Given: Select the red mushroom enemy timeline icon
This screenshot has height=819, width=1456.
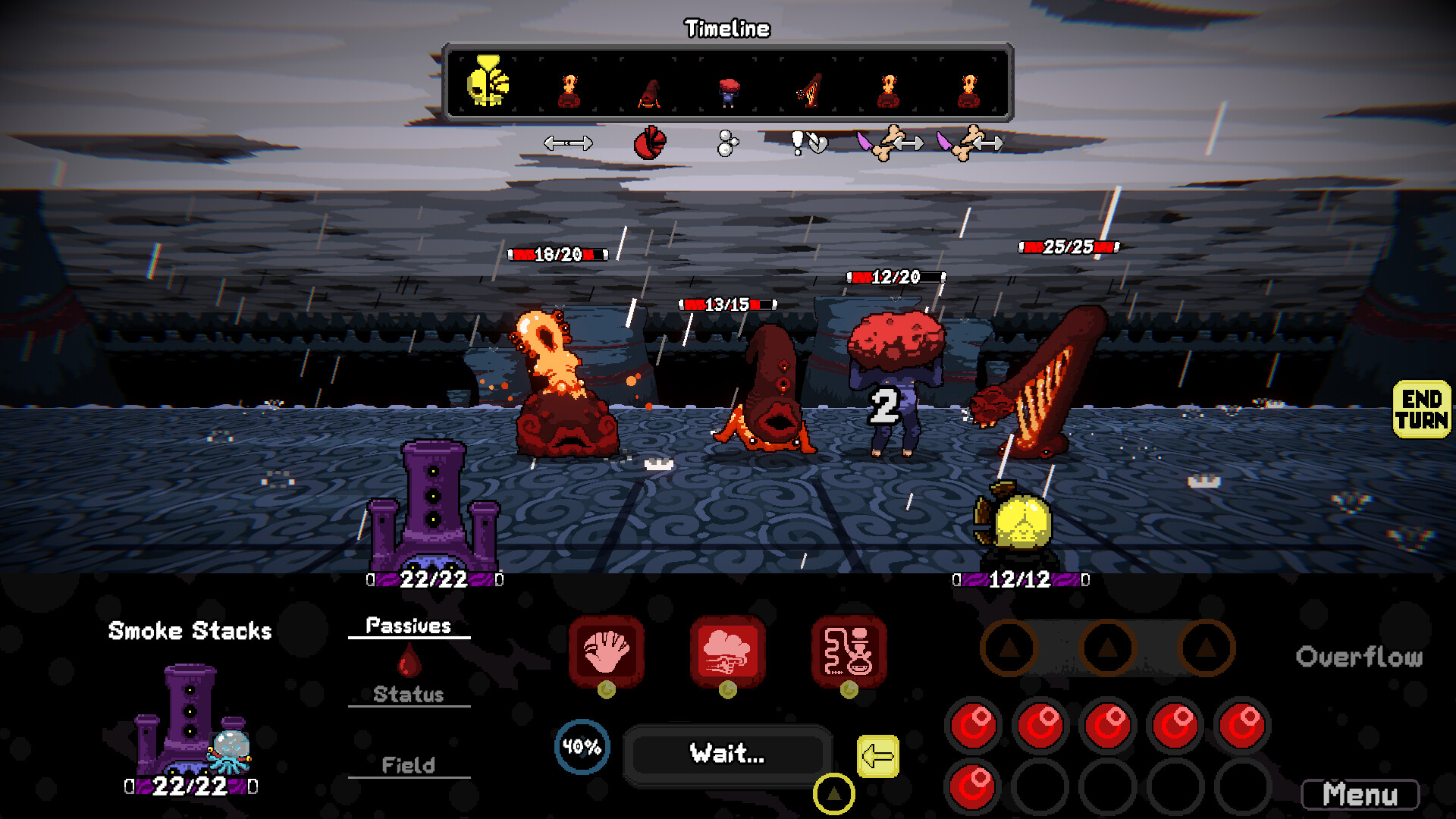Looking at the screenshot, I should pos(729,91).
